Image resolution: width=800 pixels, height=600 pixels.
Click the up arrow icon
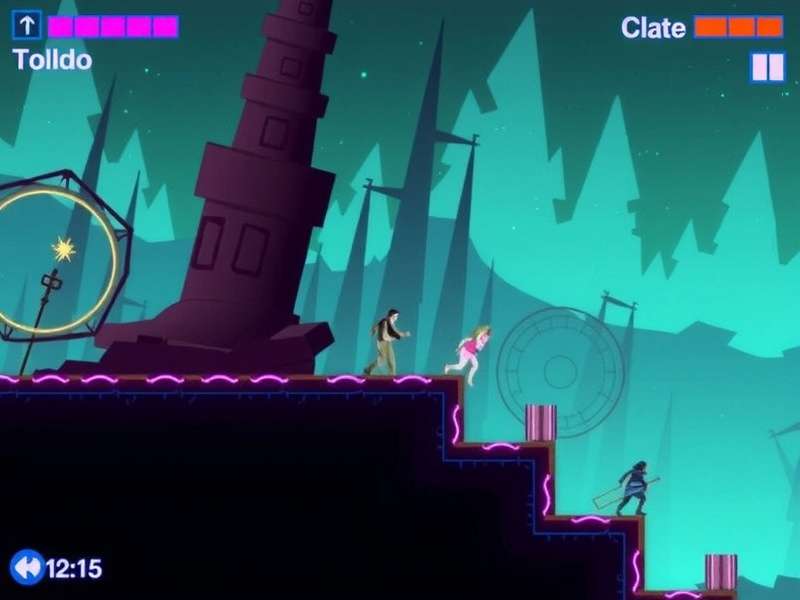pyautogui.click(x=26, y=26)
